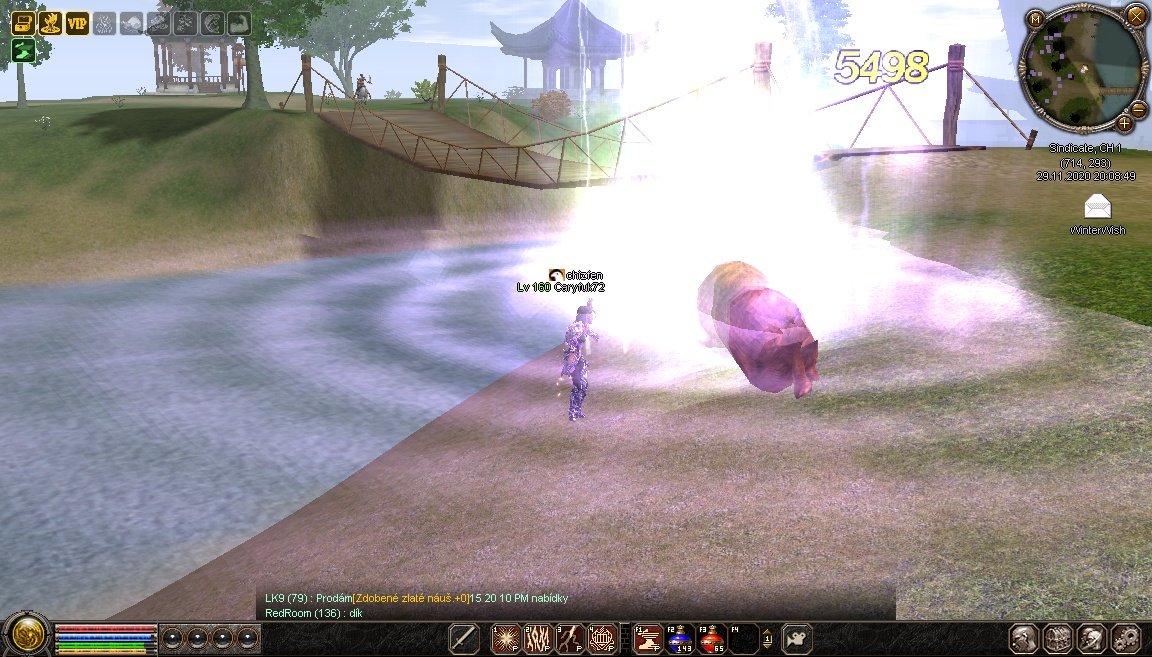Viewport: 1152px width, 657px height.
Task: Open the character window helmet-head button
Action: click(x=1023, y=638)
